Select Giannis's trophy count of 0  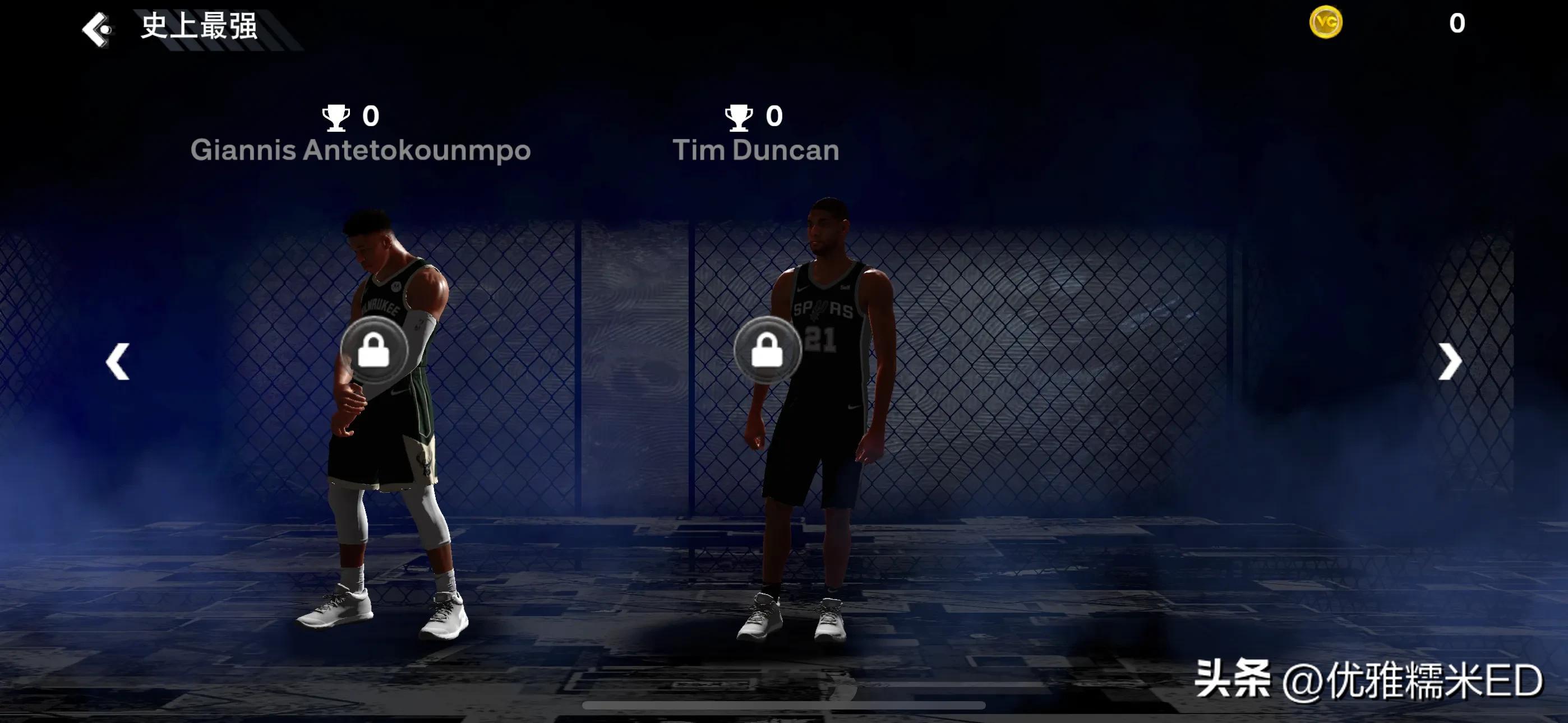pyautogui.click(x=371, y=117)
